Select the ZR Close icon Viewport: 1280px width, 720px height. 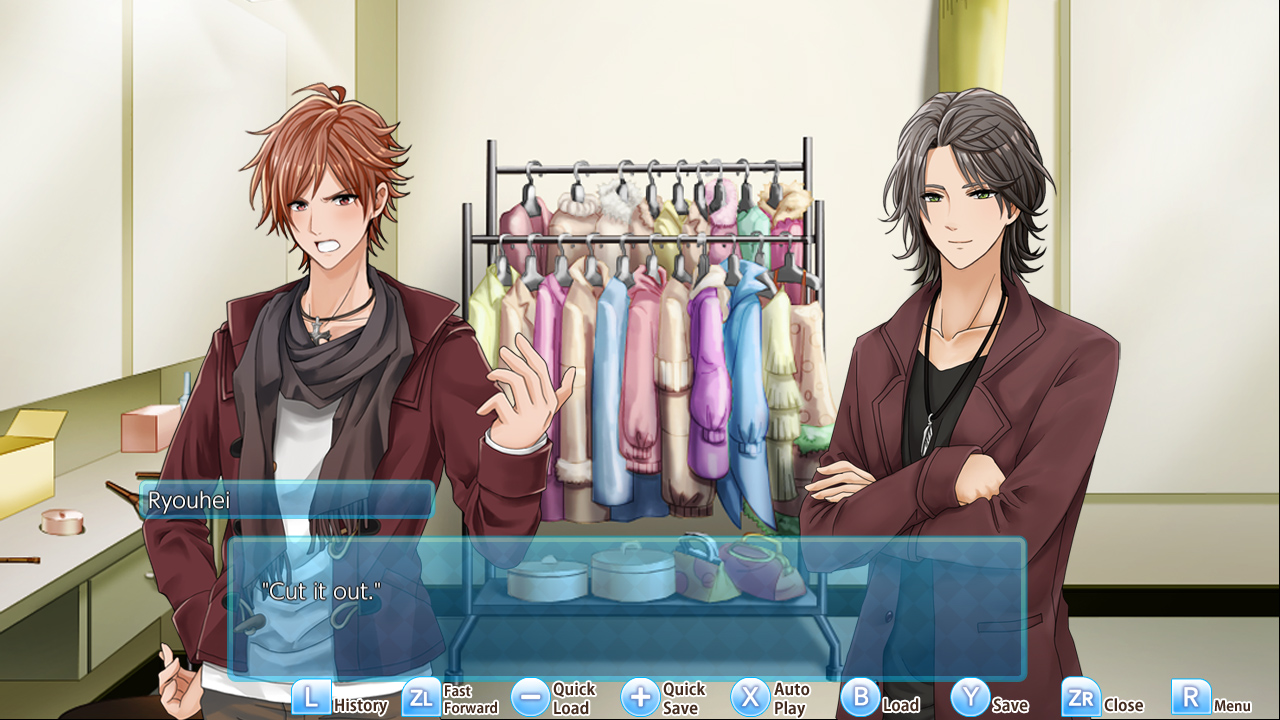point(1081,697)
